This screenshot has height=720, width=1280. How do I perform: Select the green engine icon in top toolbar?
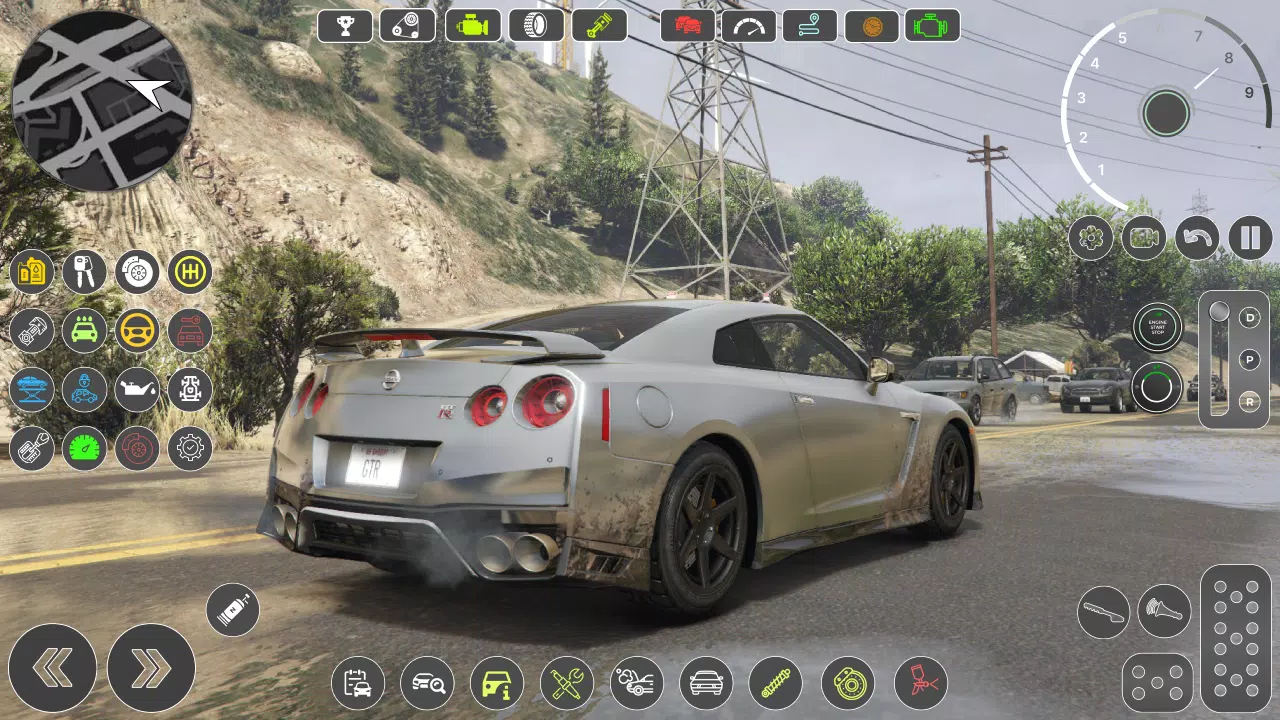coord(472,25)
